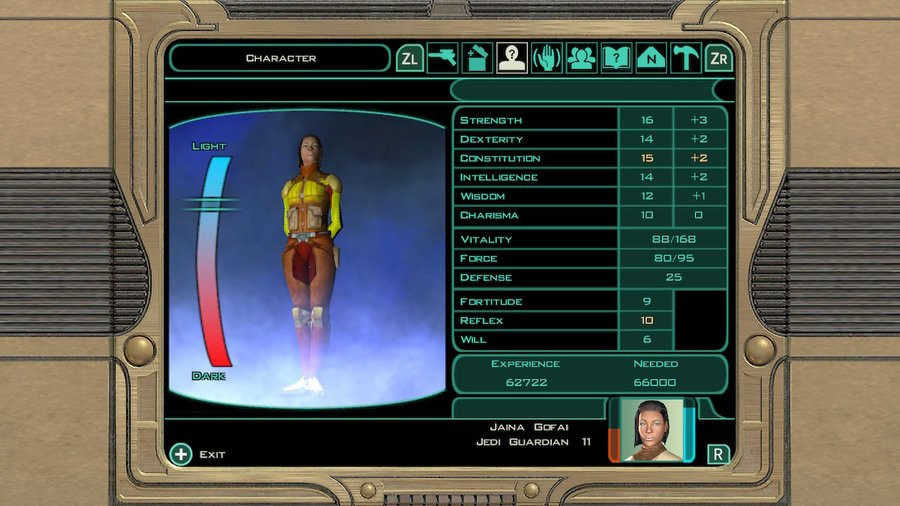This screenshot has width=900, height=506.
Task: Choose the Constitution attribute row
Action: pyautogui.click(x=536, y=158)
